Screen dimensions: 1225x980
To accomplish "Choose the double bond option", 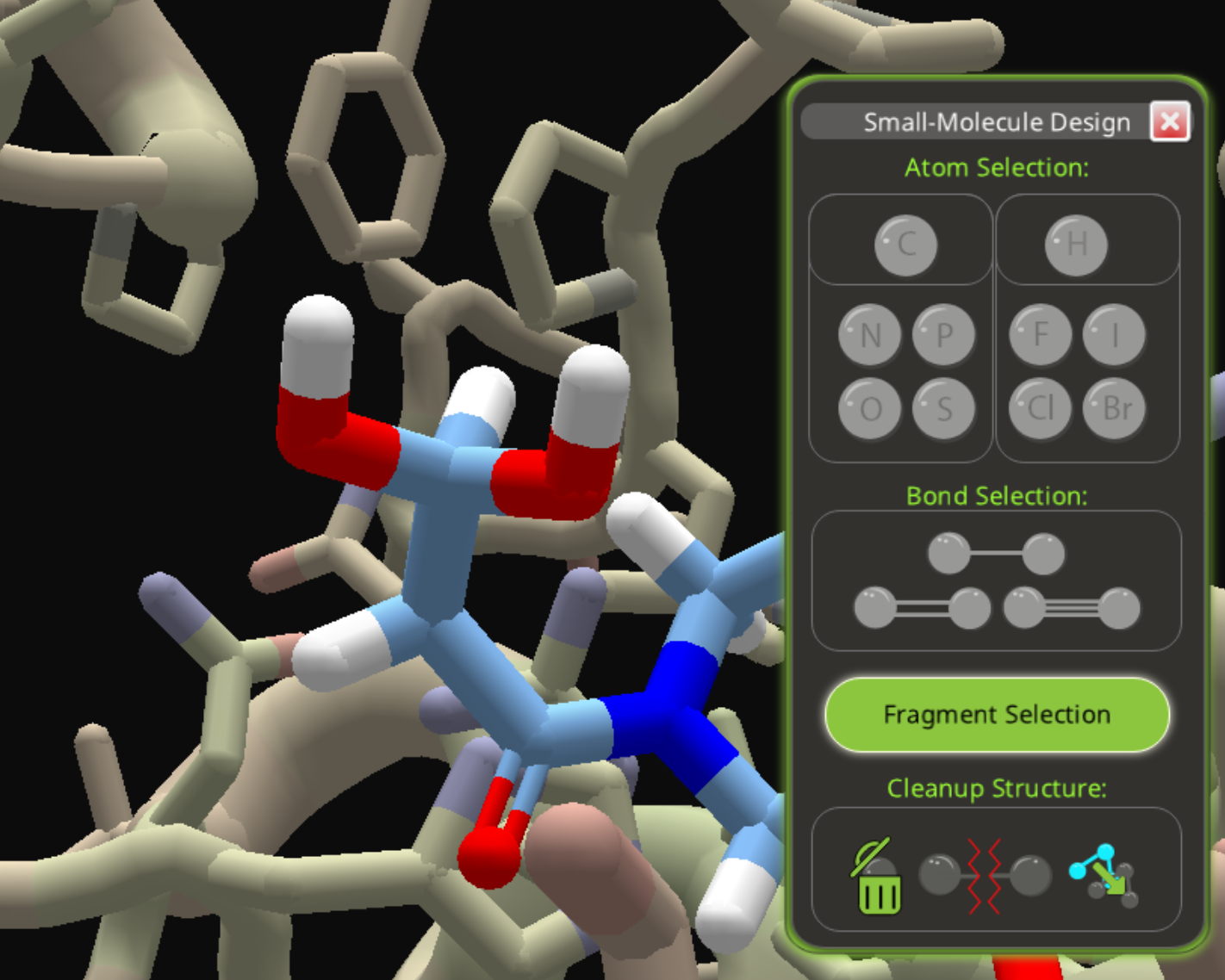I will [922, 609].
